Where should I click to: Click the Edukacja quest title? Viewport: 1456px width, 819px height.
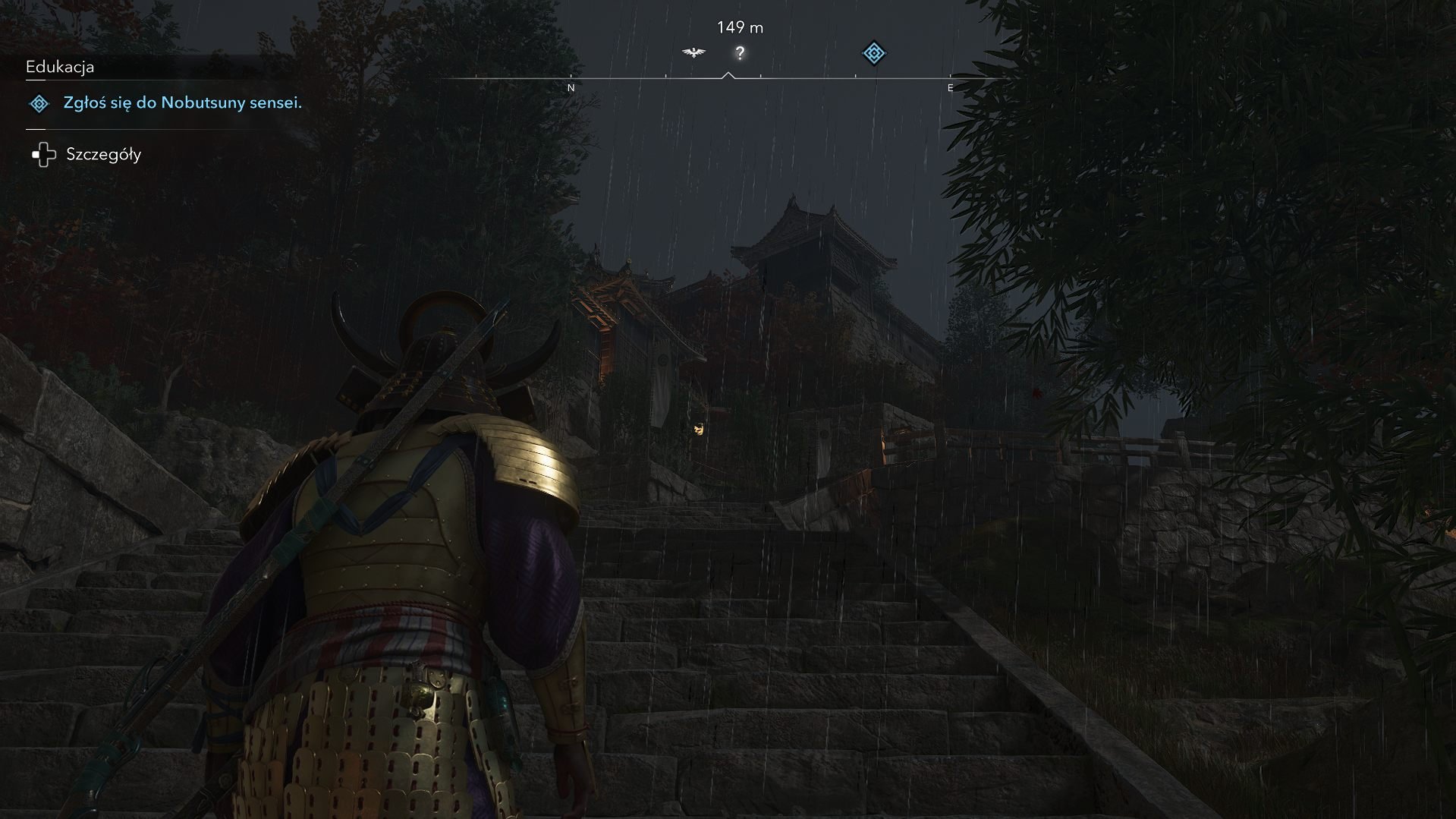click(x=60, y=67)
